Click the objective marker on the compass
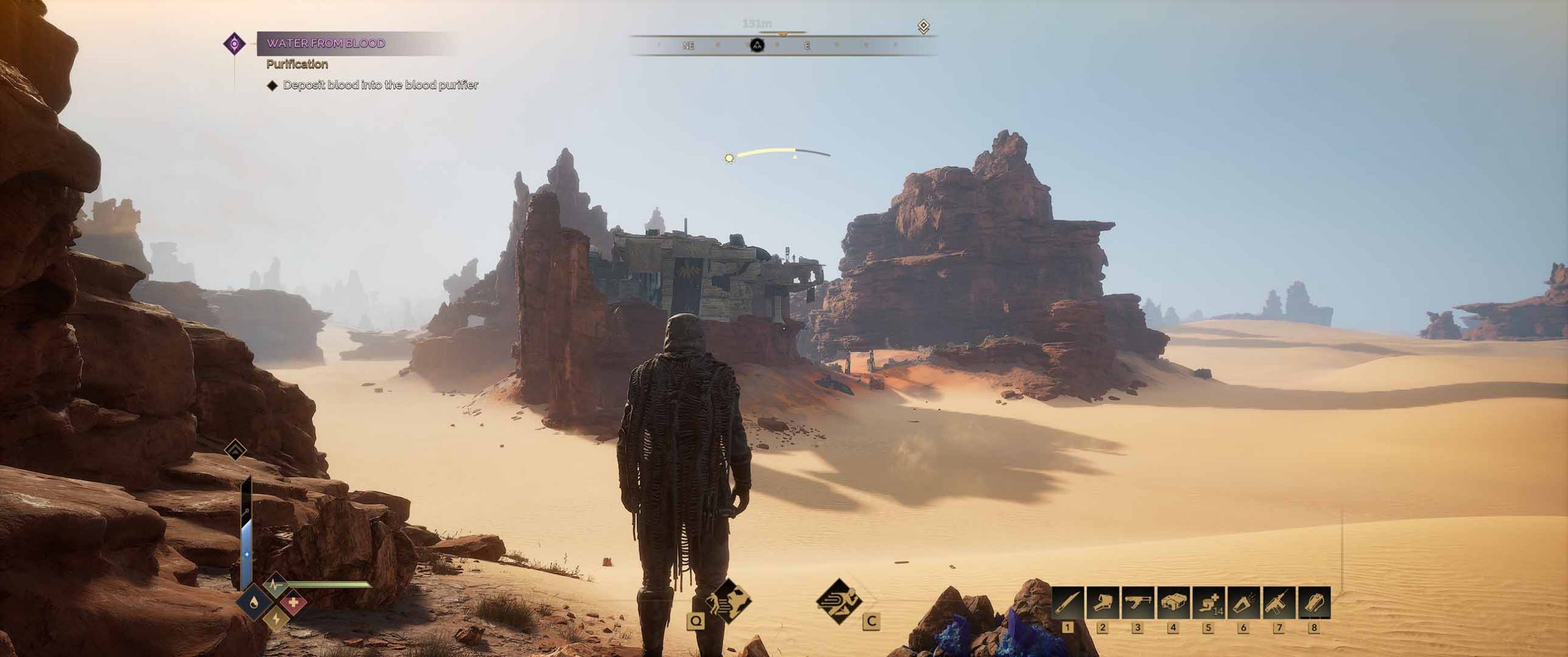1568x657 pixels. click(758, 45)
